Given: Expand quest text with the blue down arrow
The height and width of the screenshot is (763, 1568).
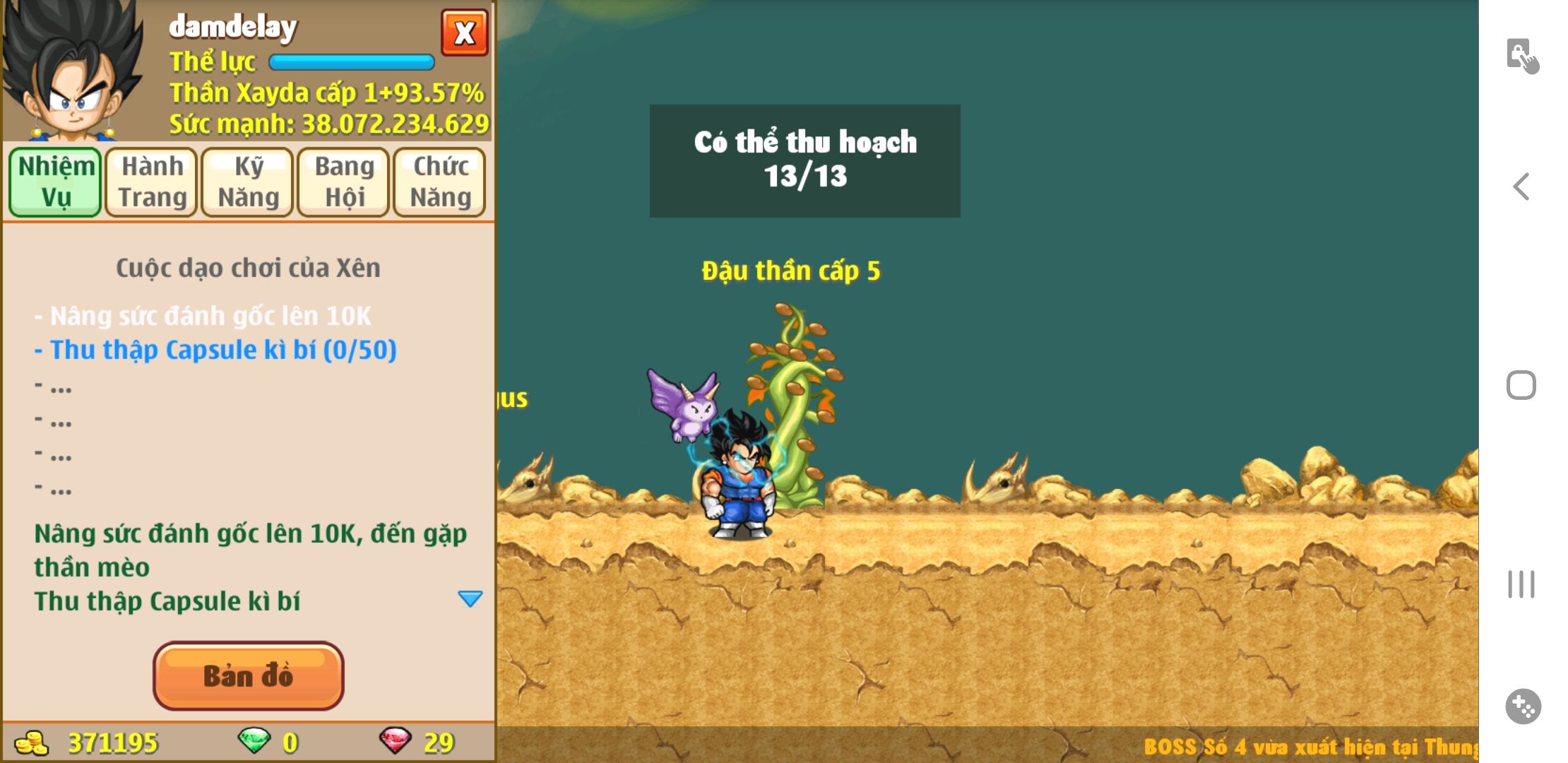Looking at the screenshot, I should pos(470,599).
